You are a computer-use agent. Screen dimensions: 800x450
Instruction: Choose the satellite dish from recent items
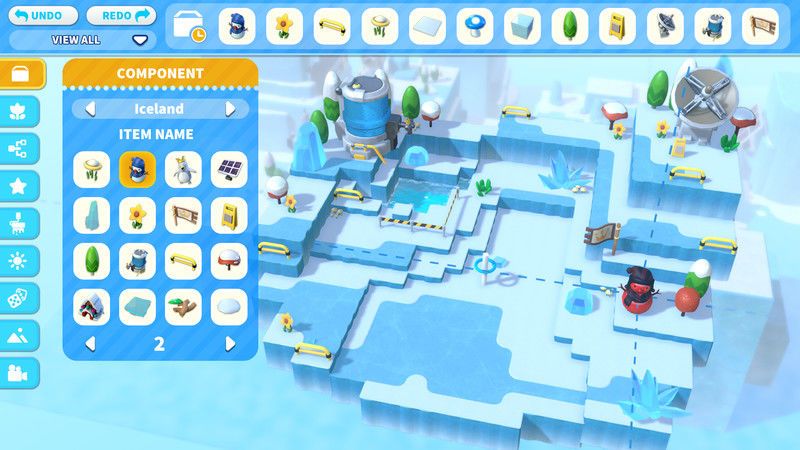665,26
